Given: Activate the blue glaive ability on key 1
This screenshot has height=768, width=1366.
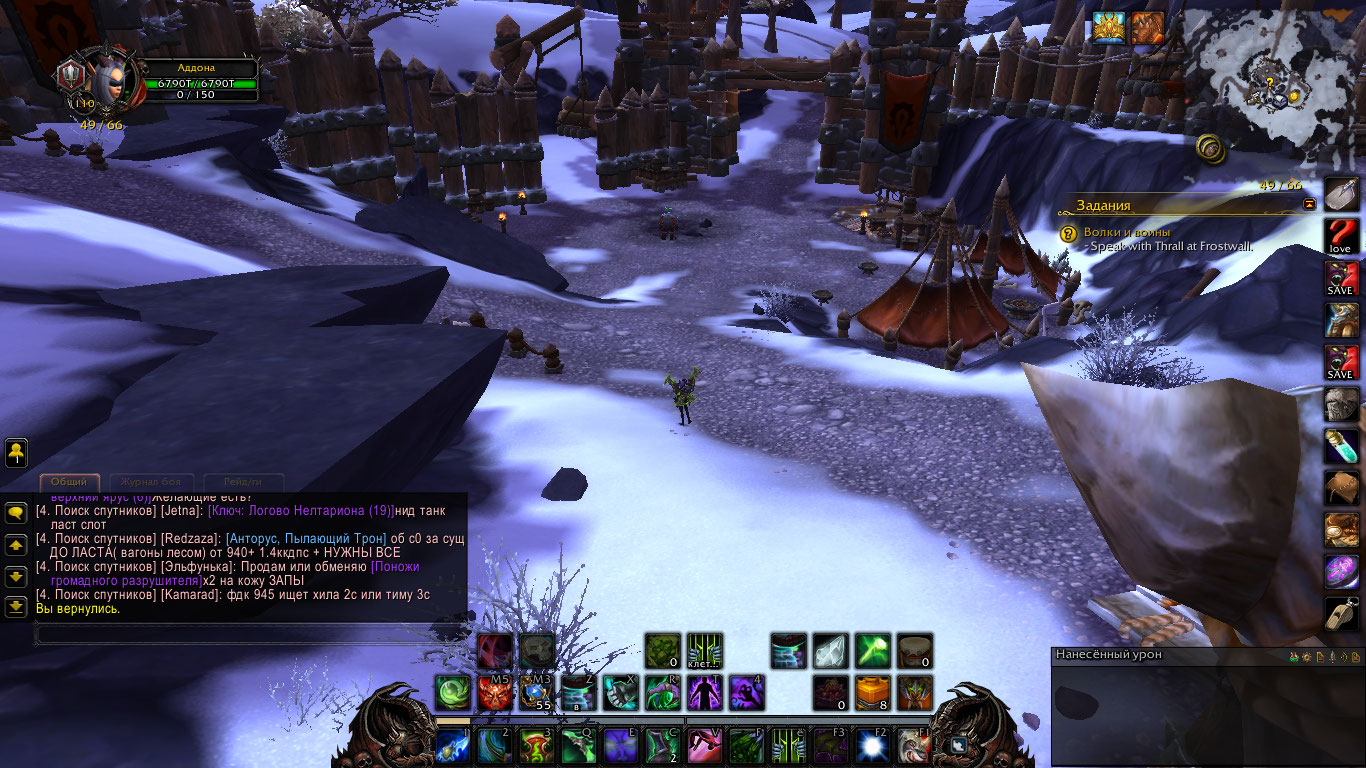Looking at the screenshot, I should pos(453,746).
